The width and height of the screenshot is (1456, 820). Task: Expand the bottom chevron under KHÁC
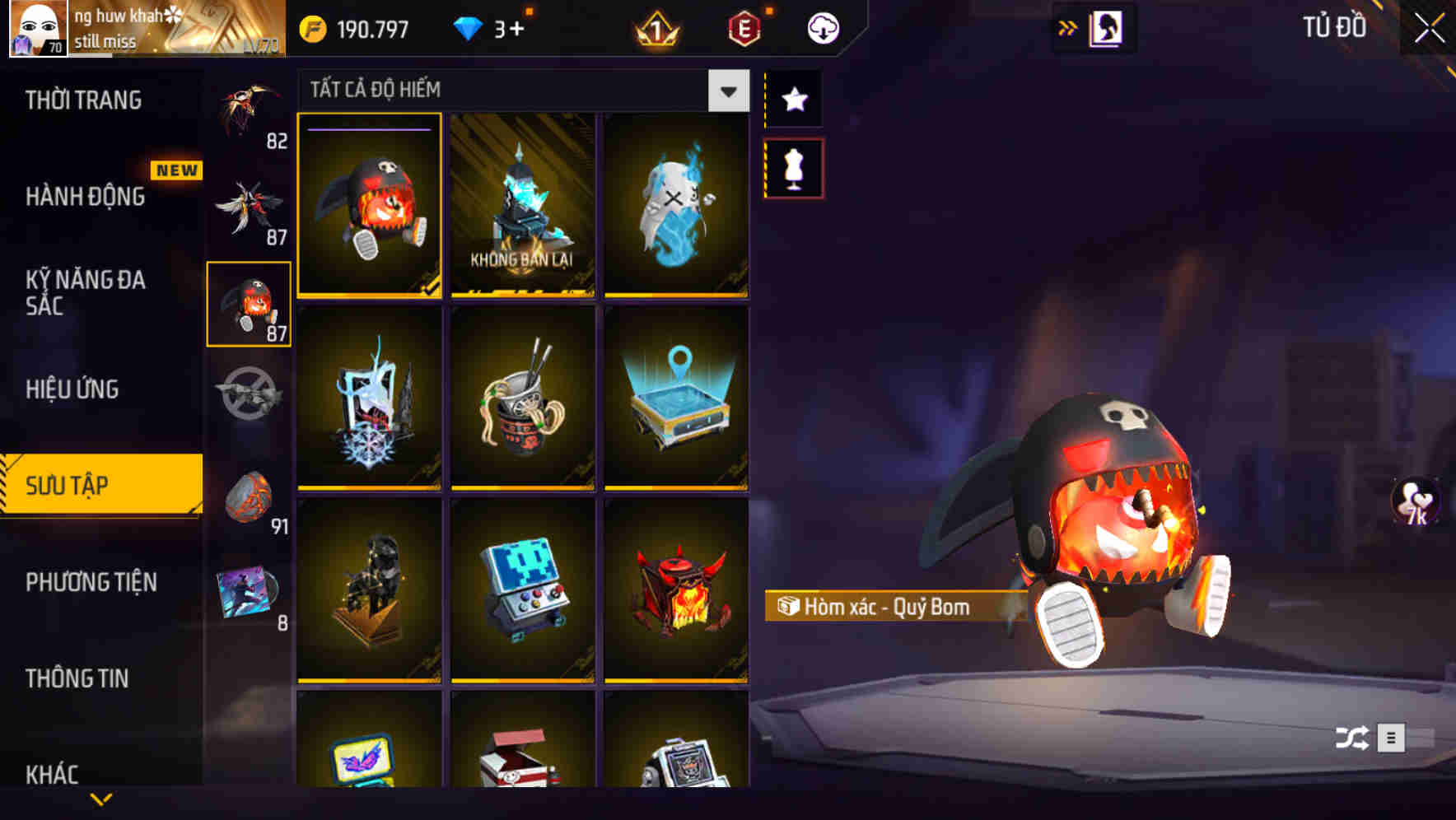[x=101, y=800]
